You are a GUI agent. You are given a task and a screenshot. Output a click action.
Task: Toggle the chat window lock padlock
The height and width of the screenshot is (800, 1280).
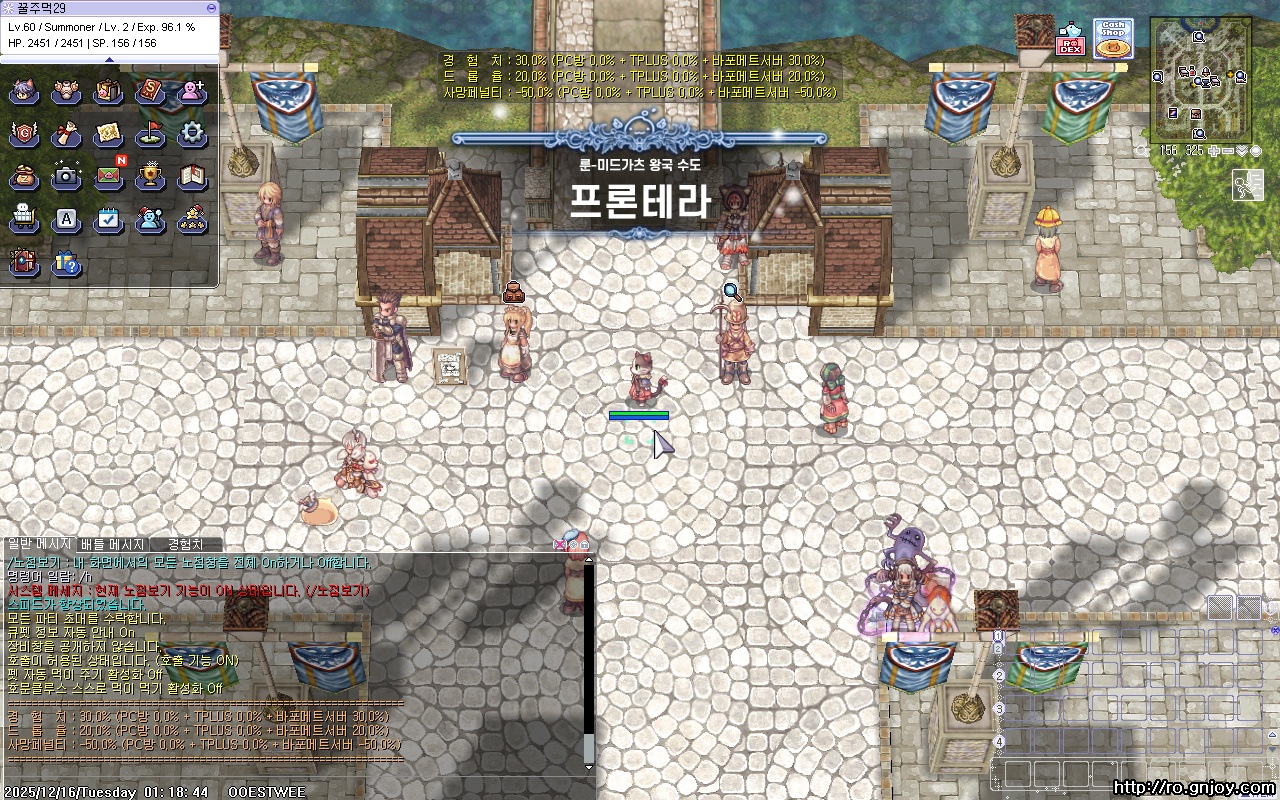pyautogui.click(x=585, y=545)
